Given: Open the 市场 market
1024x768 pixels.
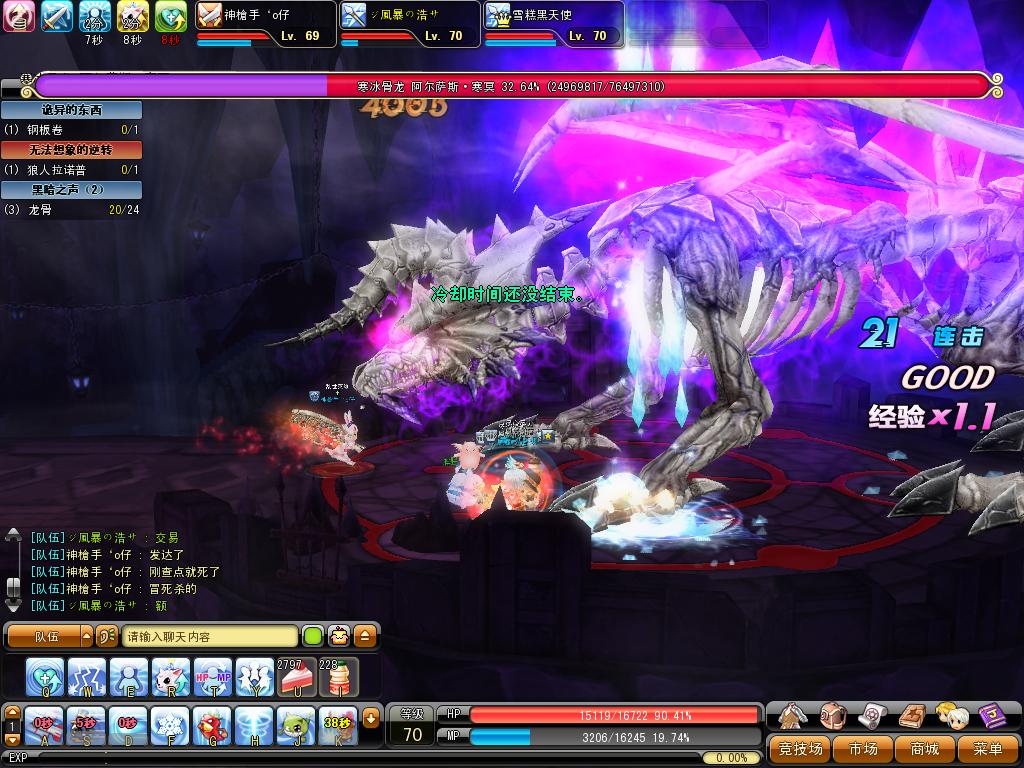Looking at the screenshot, I should pyautogui.click(x=863, y=748).
